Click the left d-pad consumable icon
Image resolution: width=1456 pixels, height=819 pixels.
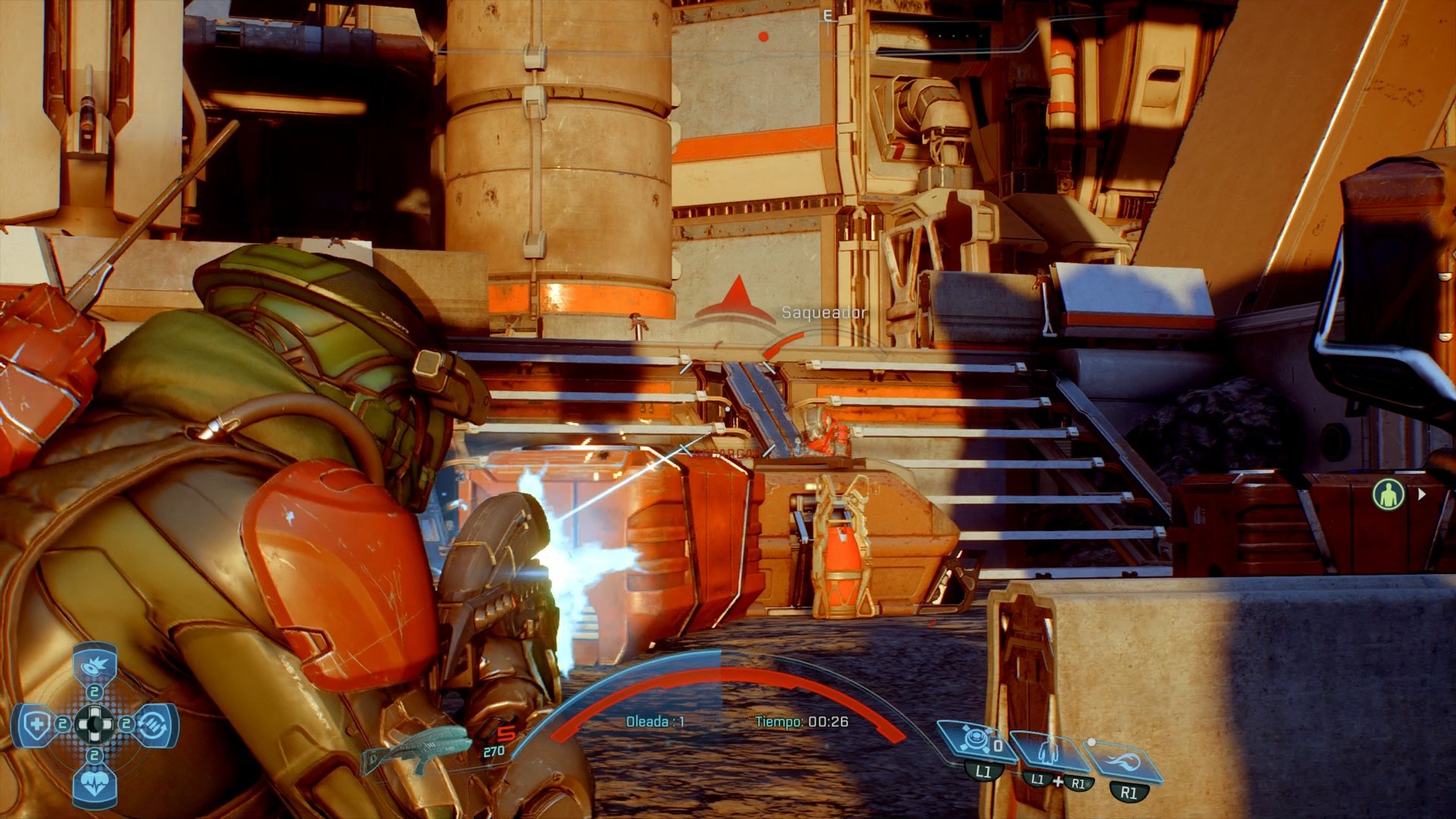click(x=38, y=723)
